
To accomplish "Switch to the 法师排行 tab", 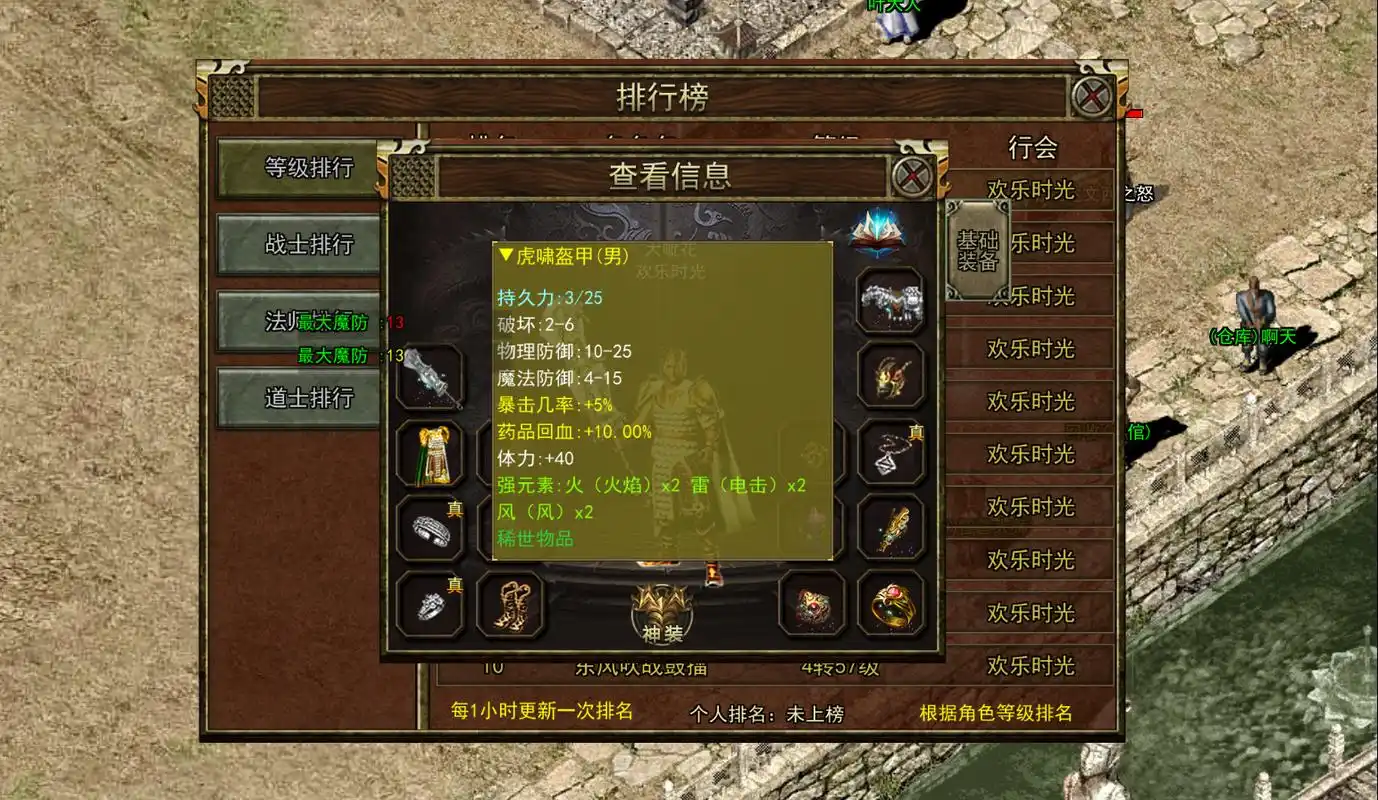I will 297,322.
